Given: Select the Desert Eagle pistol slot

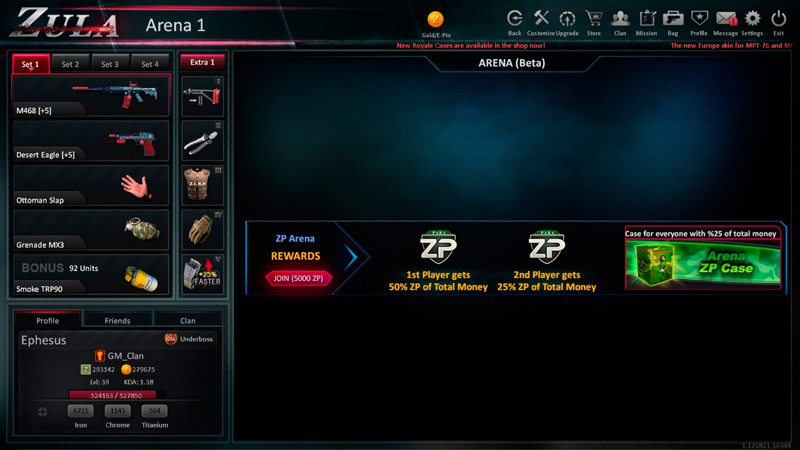Looking at the screenshot, I should point(91,142).
